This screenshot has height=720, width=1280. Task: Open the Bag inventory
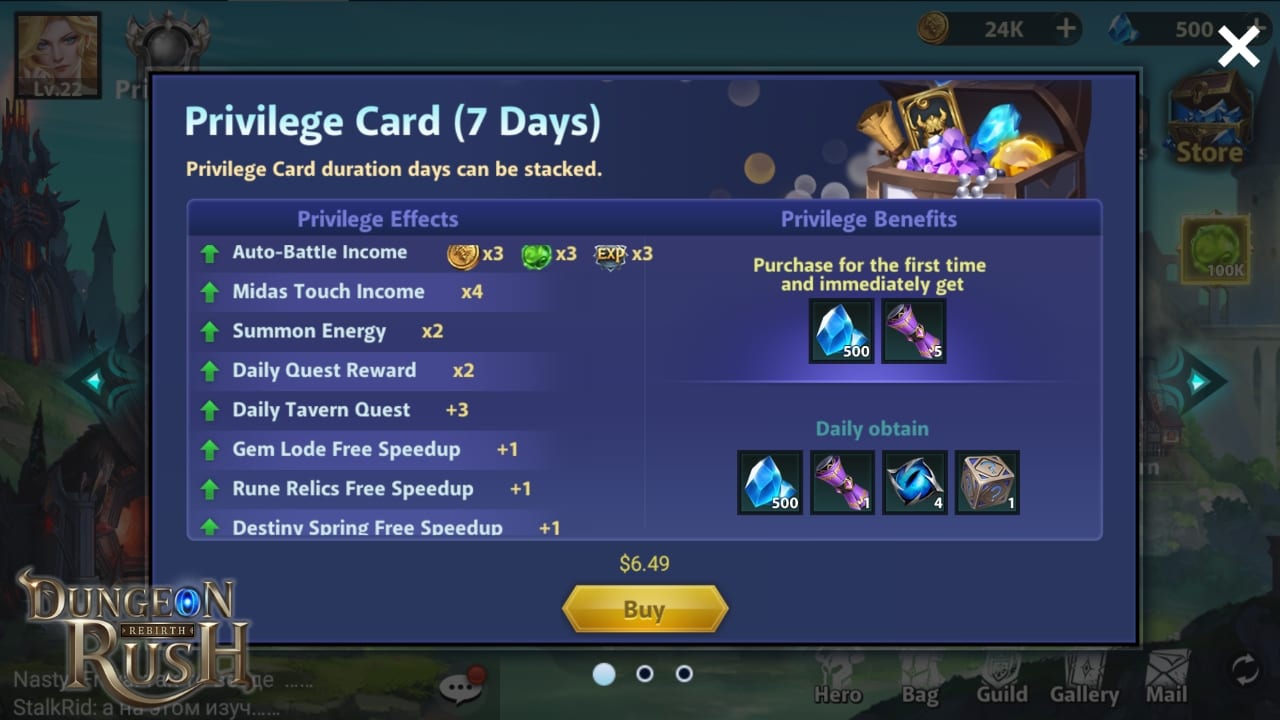(x=919, y=678)
